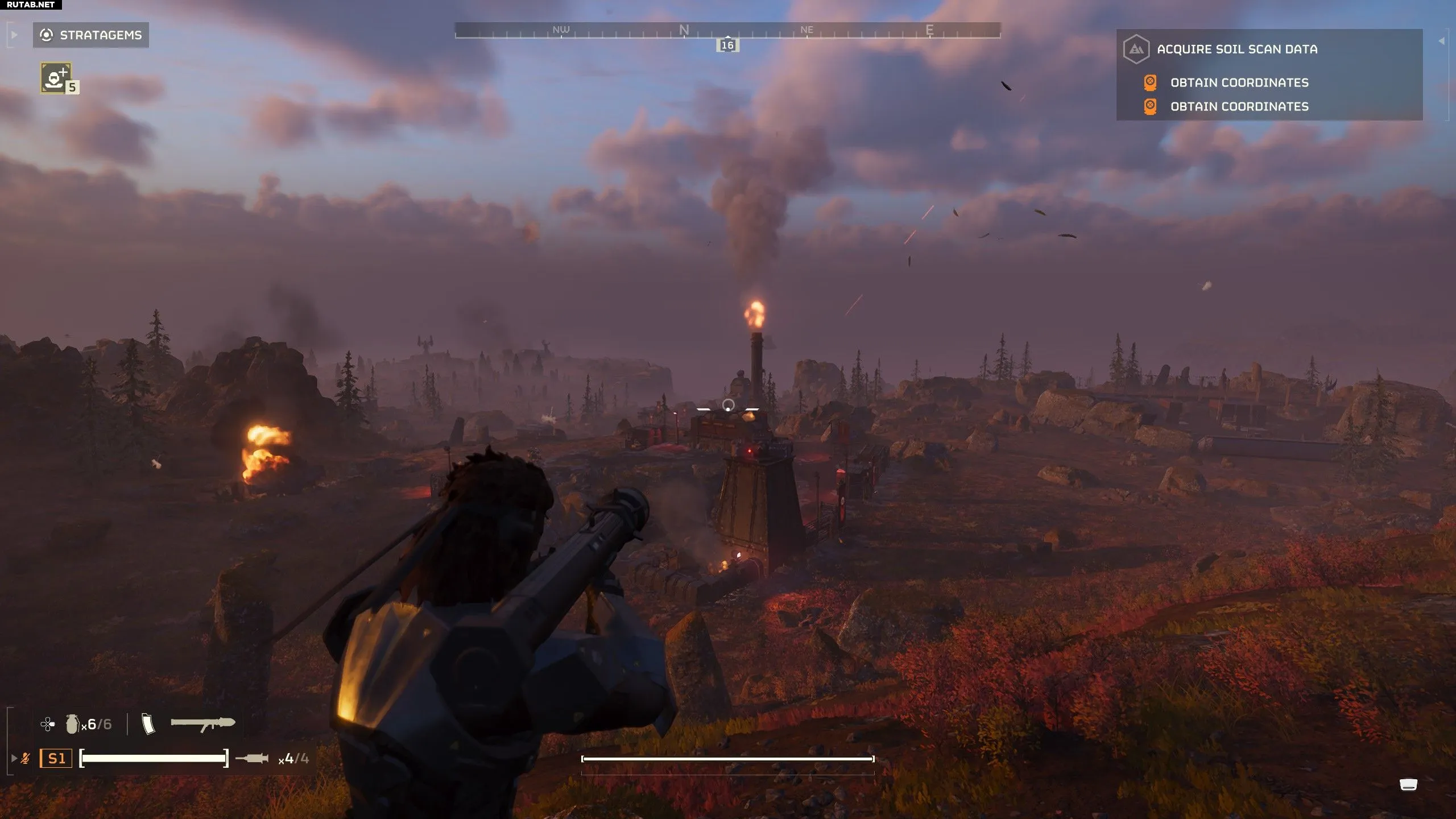Choose the rocket launcher support weapon icon
The height and width of the screenshot is (819, 1456).
pos(203,723)
